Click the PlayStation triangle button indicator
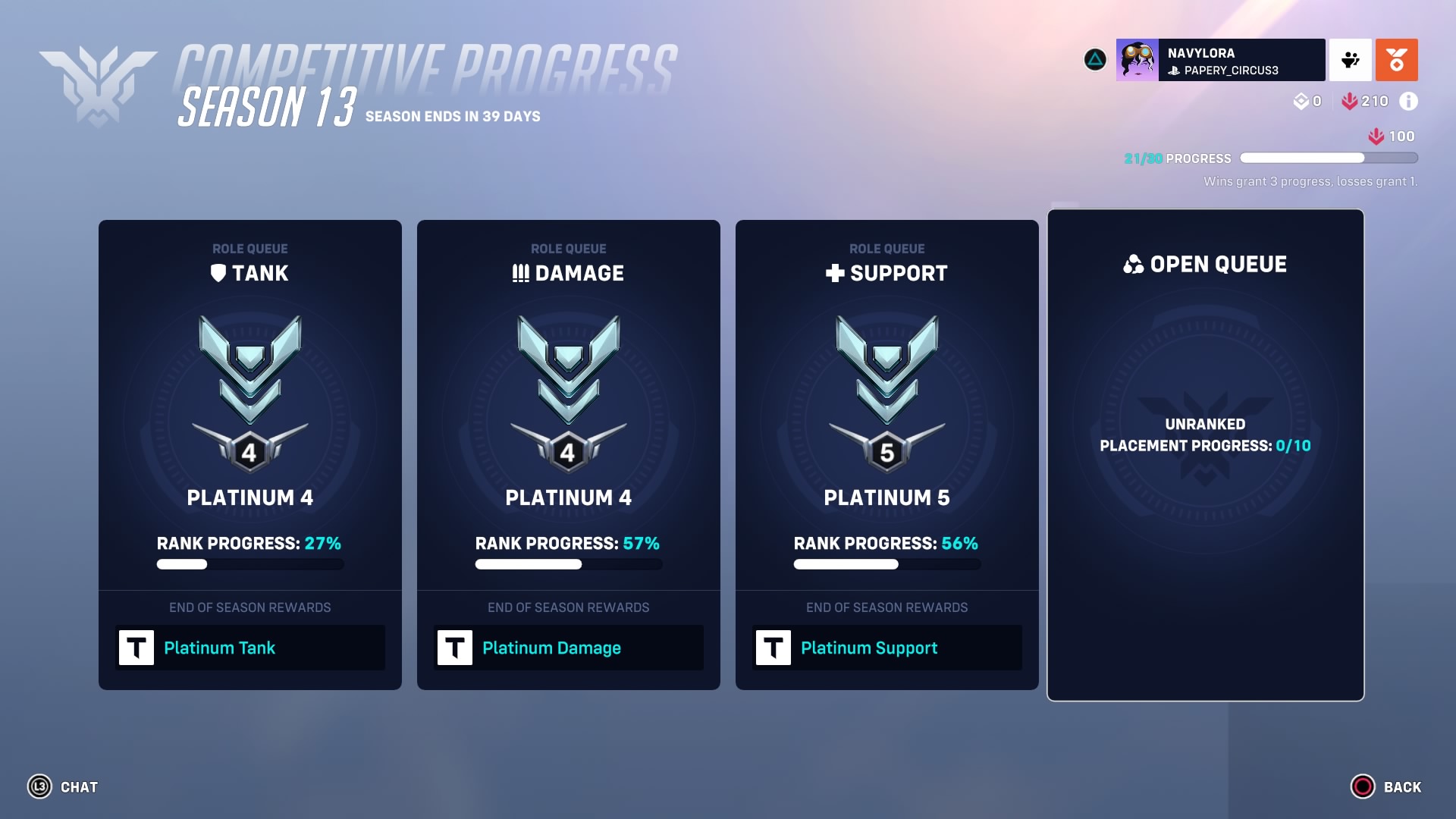 coord(1094,60)
